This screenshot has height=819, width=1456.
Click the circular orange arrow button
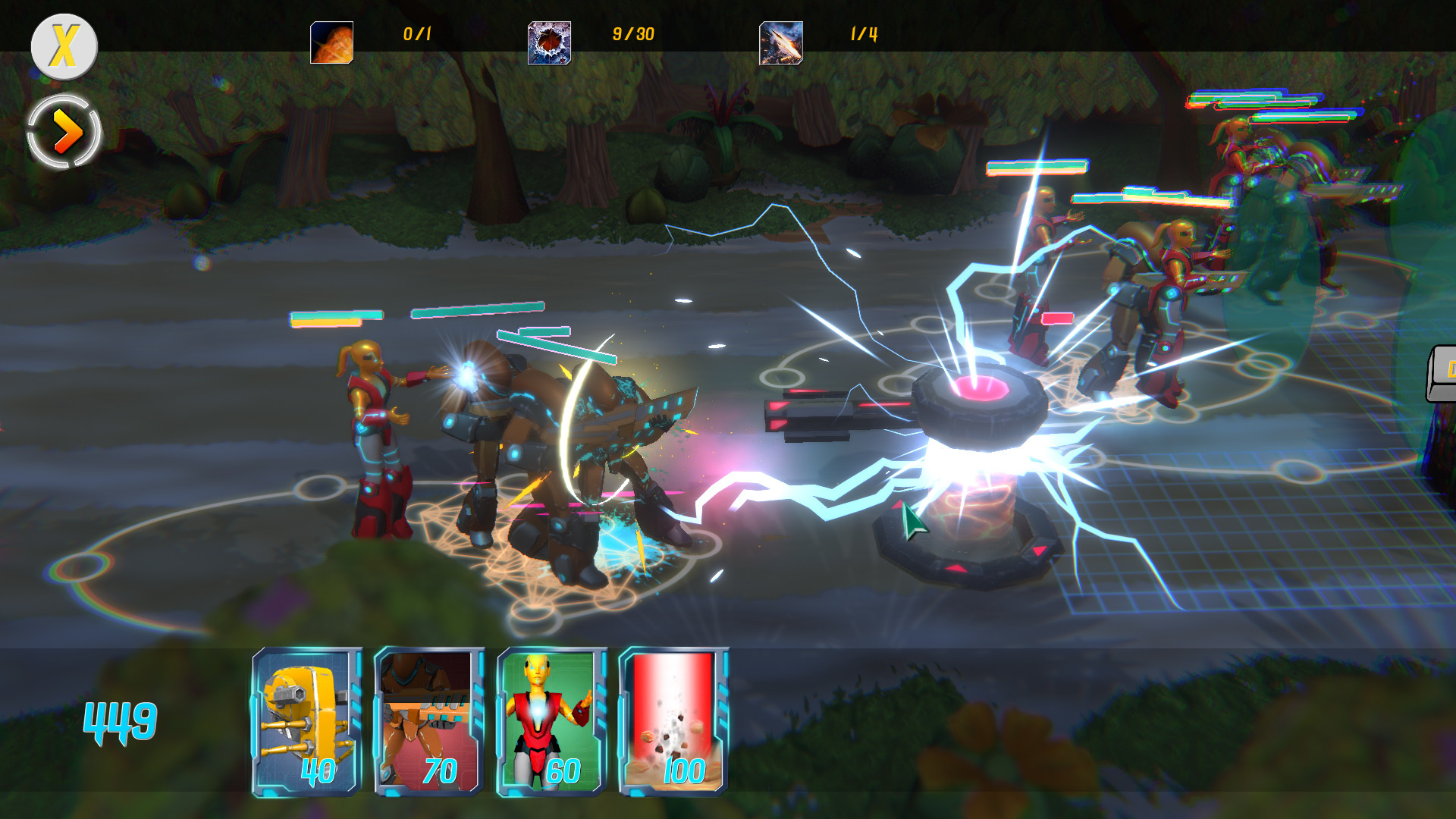(x=64, y=130)
